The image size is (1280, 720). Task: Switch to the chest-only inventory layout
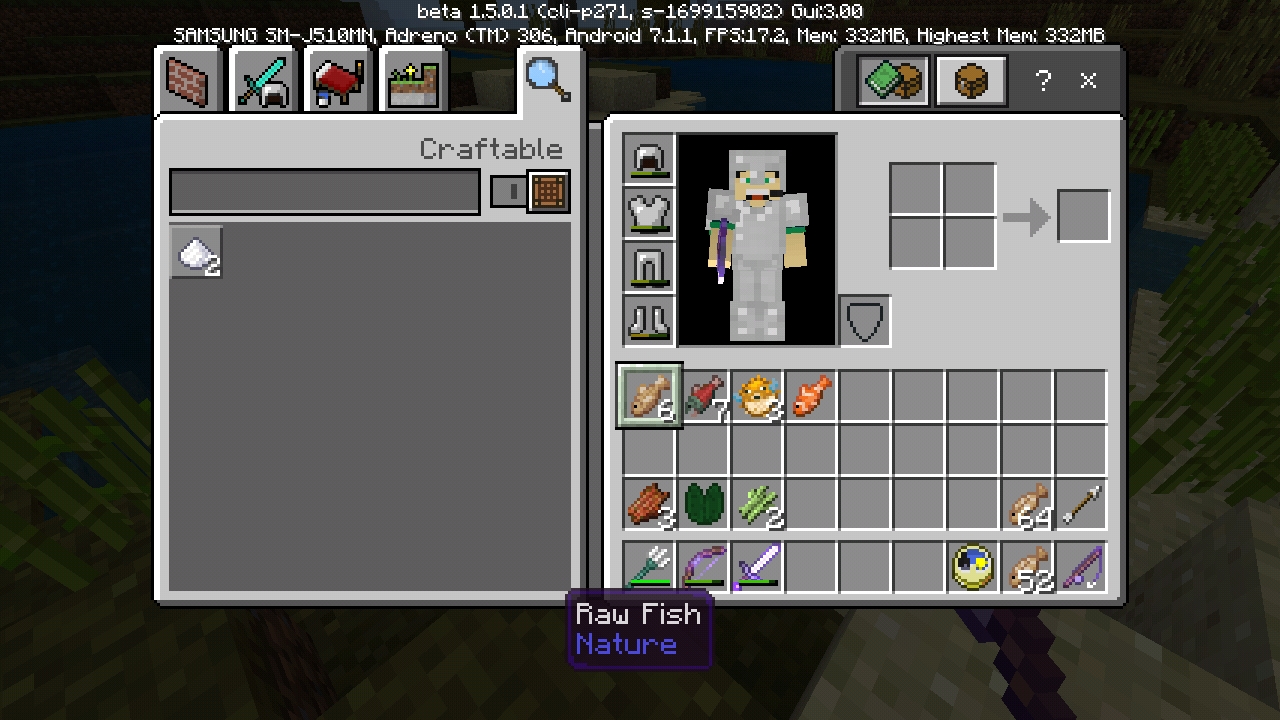click(970, 82)
